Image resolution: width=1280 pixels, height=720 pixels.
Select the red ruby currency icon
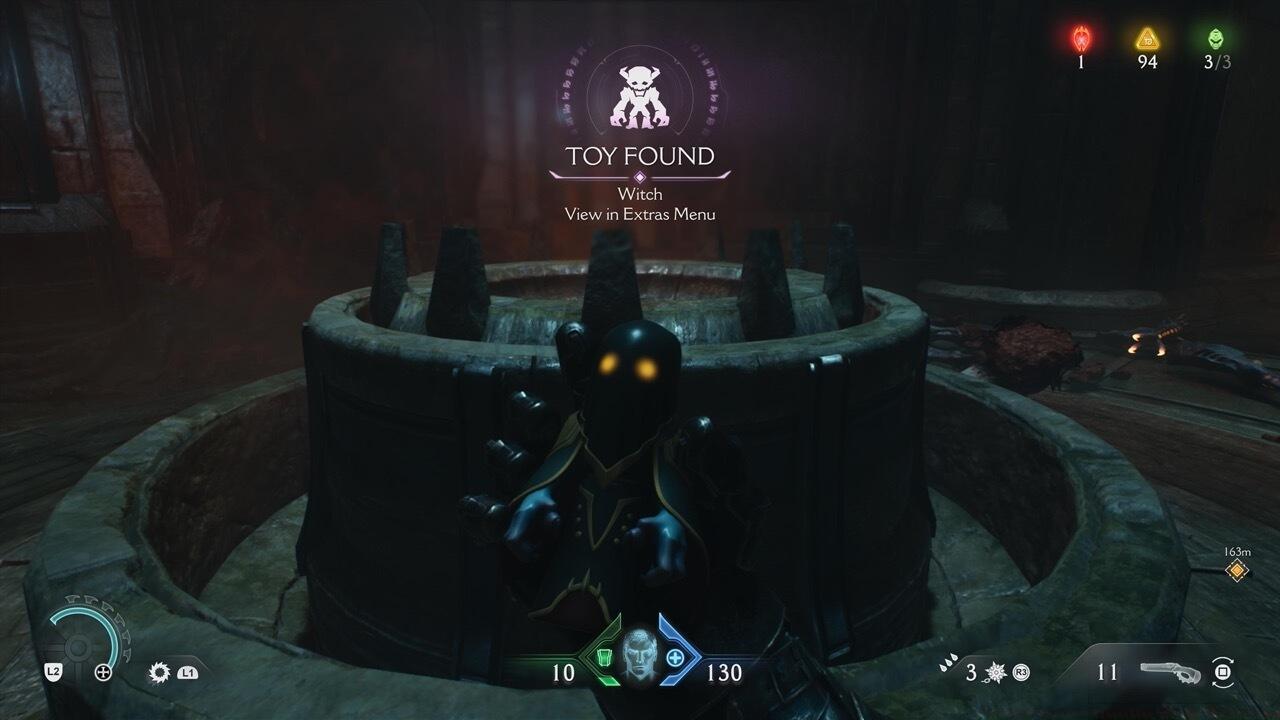1081,39
